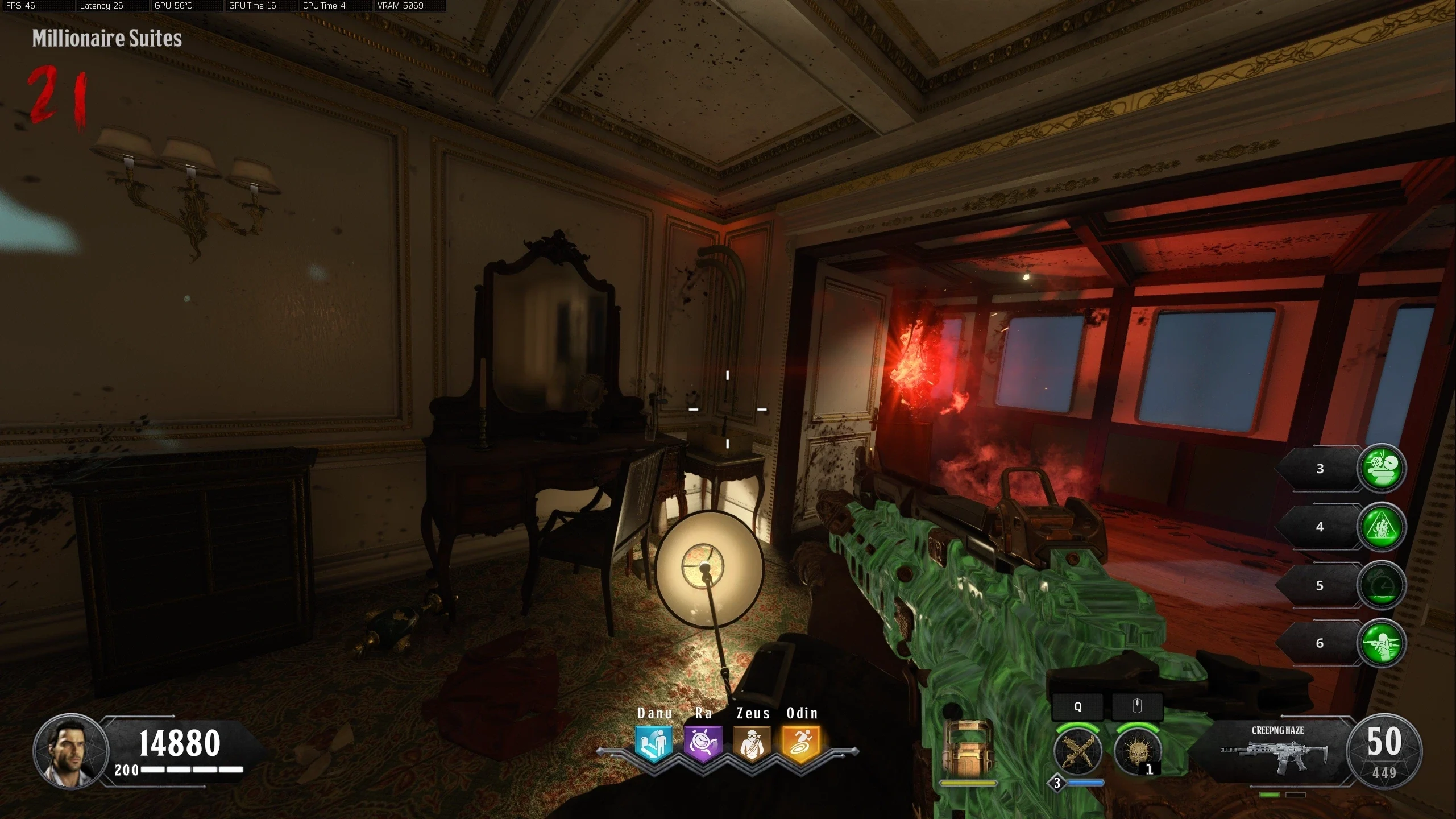
Task: Select the blue Danu perk icon
Action: 653,743
